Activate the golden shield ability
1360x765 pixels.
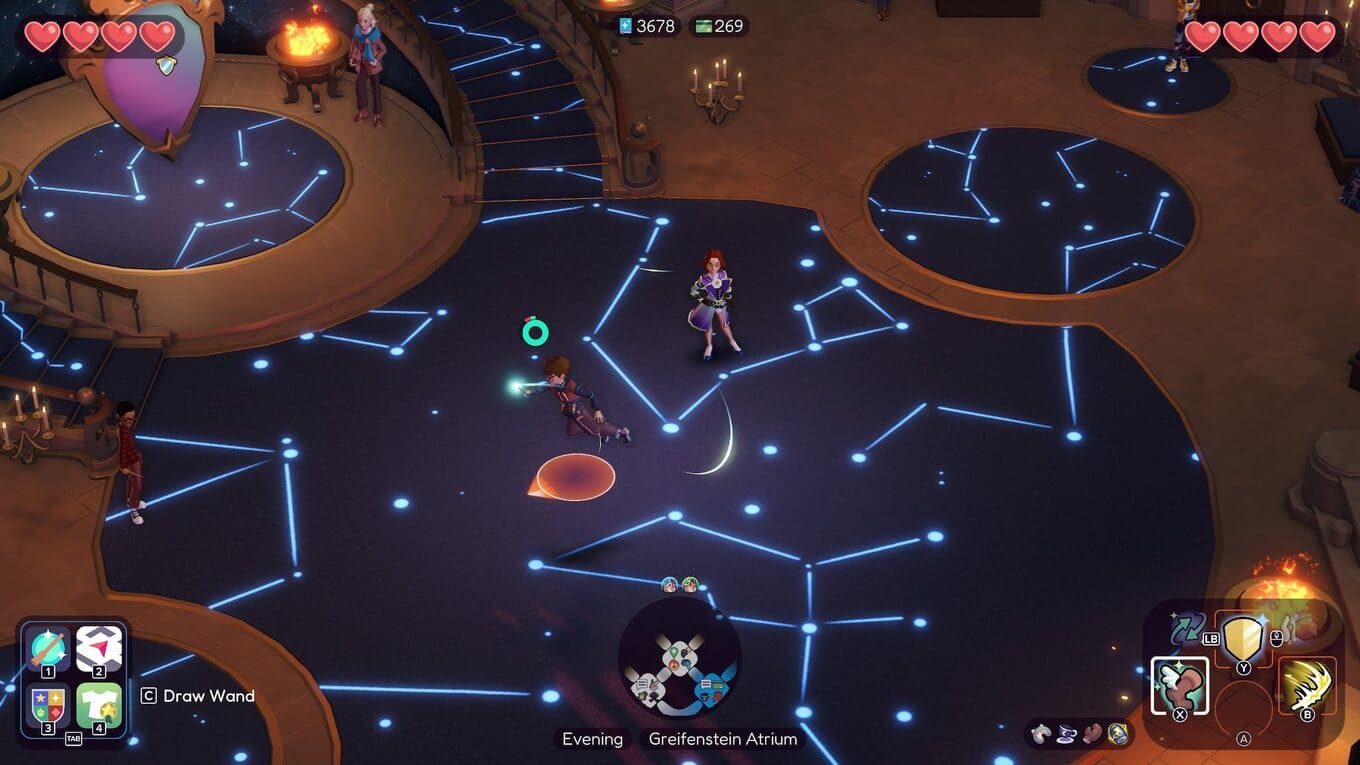click(x=1243, y=637)
